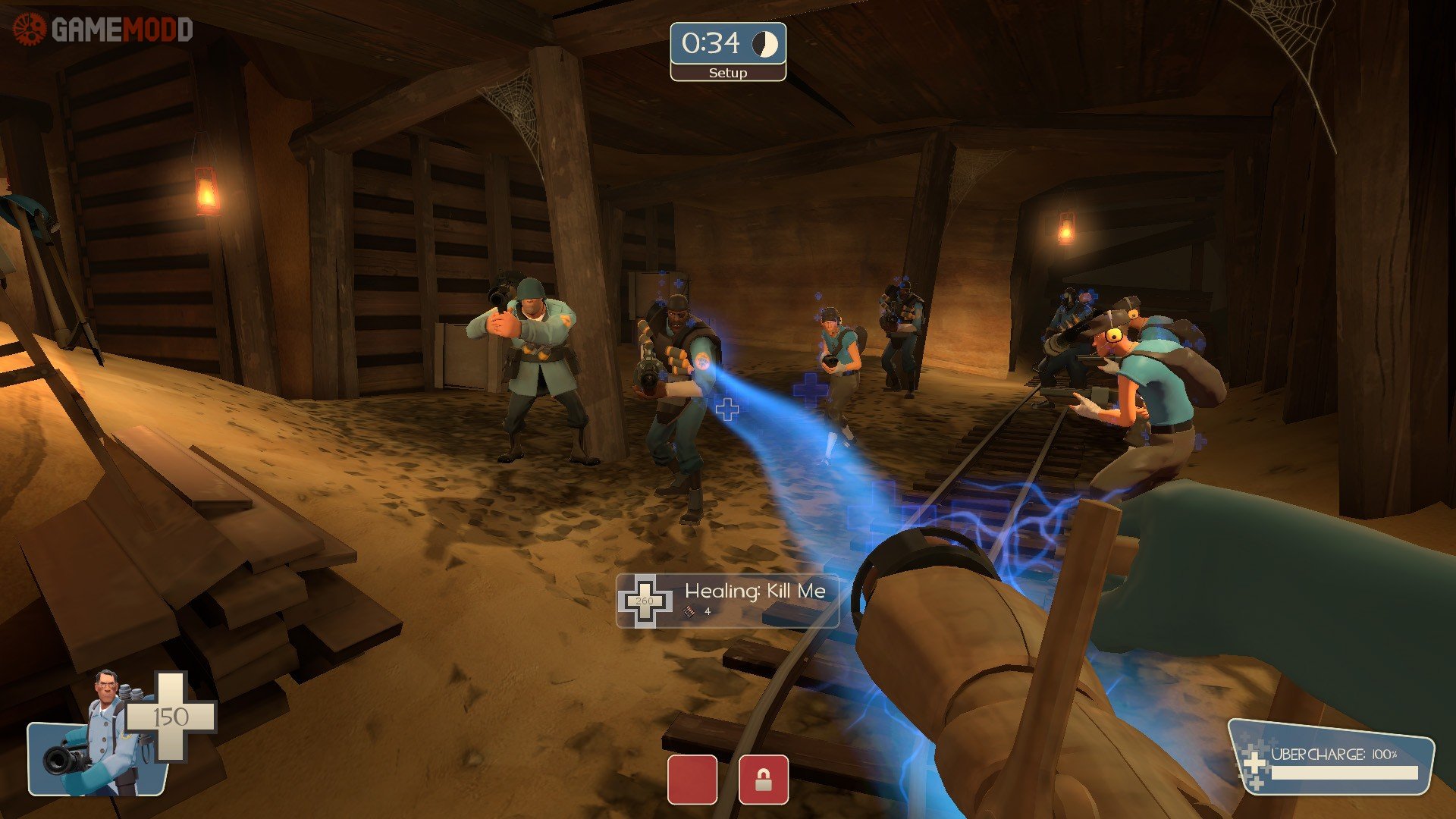
Task: Select the unlocked red control point square
Action: [692, 779]
